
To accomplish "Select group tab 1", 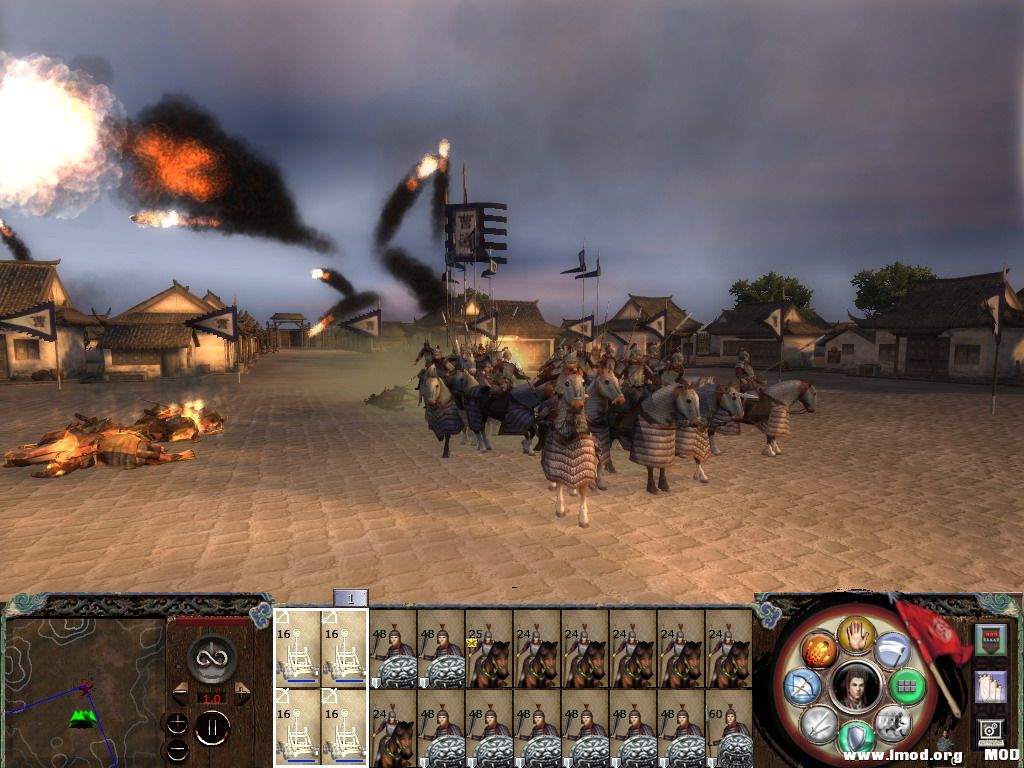I will coord(350,598).
